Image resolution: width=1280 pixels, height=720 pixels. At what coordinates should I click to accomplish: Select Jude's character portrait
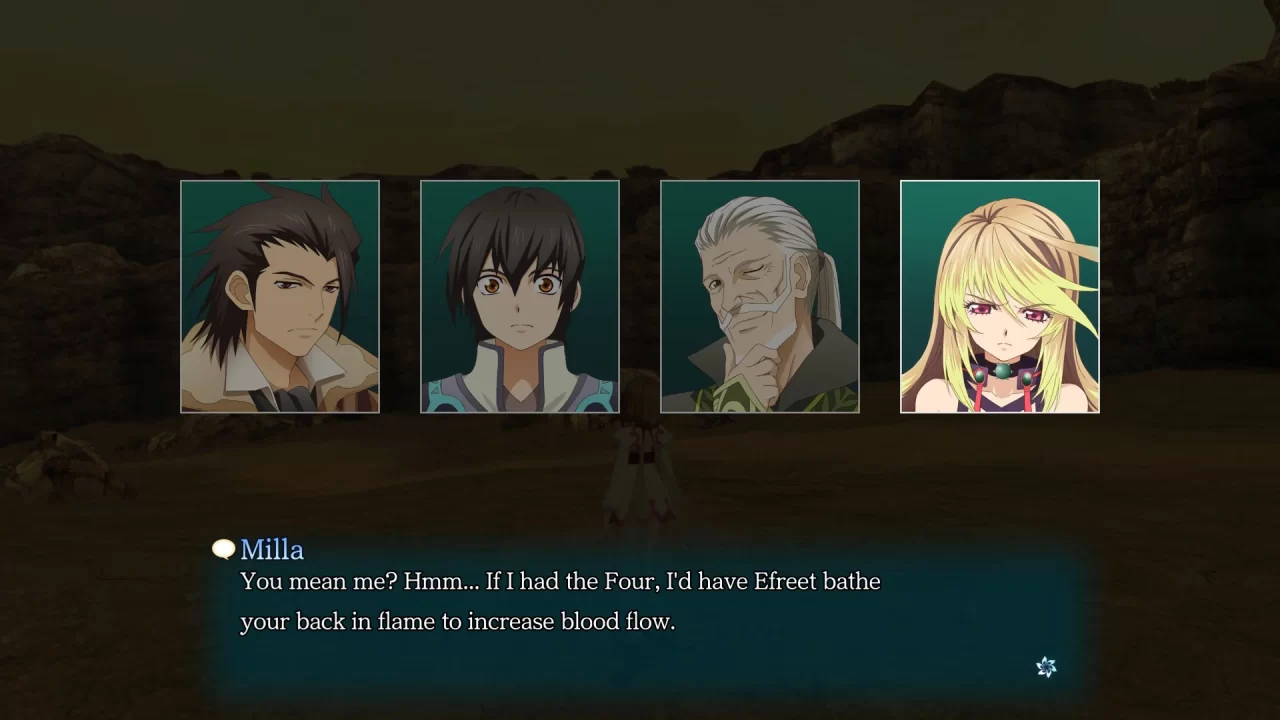pyautogui.click(x=519, y=296)
